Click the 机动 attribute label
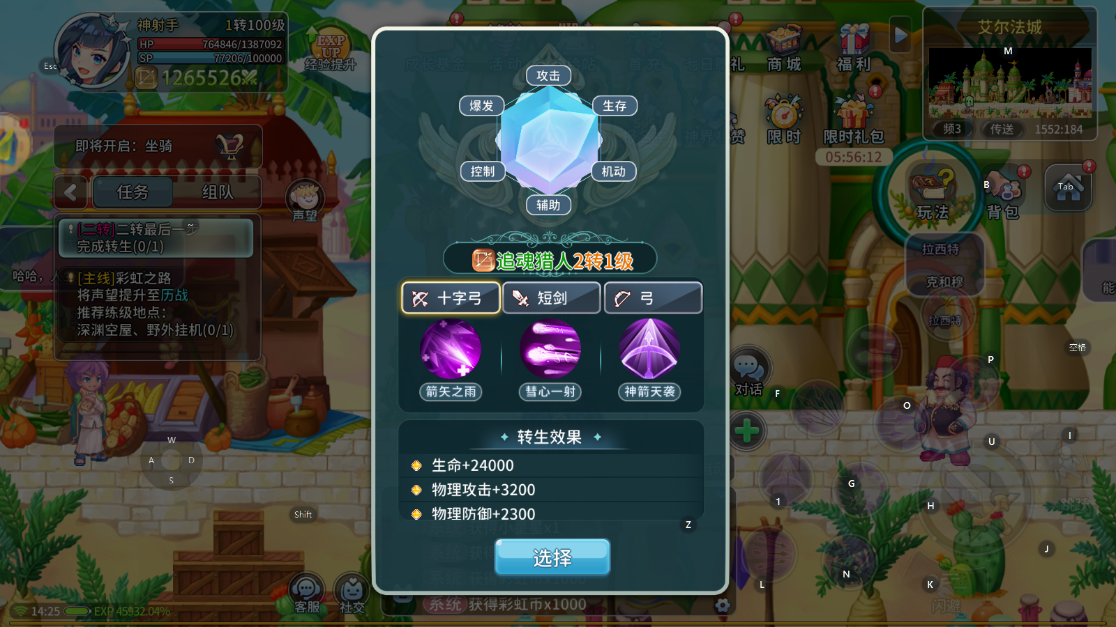The width and height of the screenshot is (1116, 627). 613,171
